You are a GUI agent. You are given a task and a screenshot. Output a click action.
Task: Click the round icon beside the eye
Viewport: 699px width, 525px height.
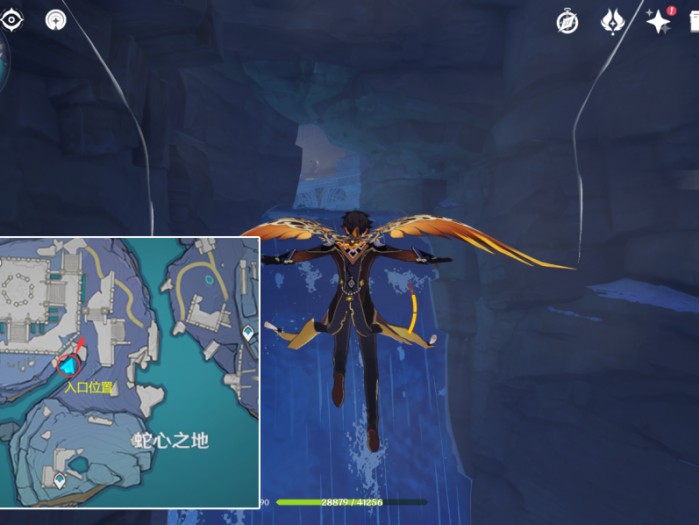56,20
